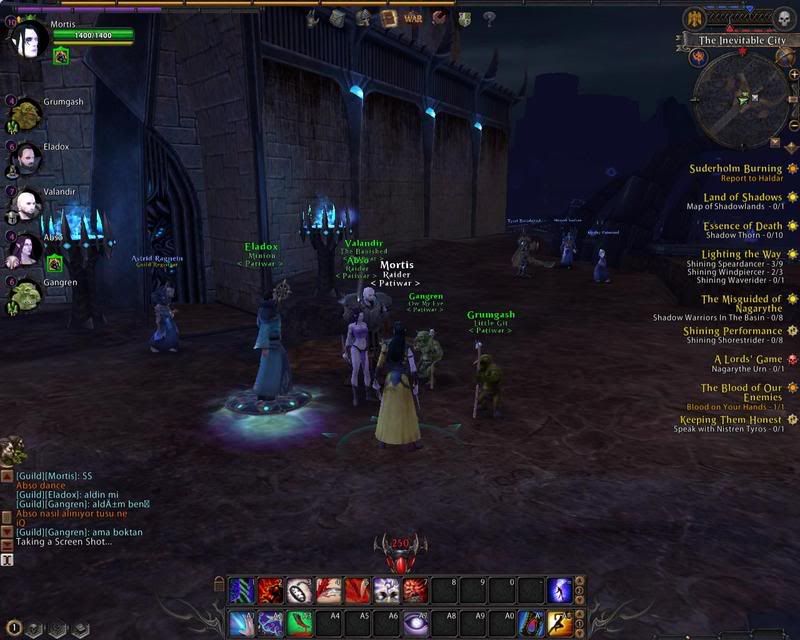The width and height of the screenshot is (800, 640).
Task: Use the purple eye ability on the lower bar
Action: [418, 623]
